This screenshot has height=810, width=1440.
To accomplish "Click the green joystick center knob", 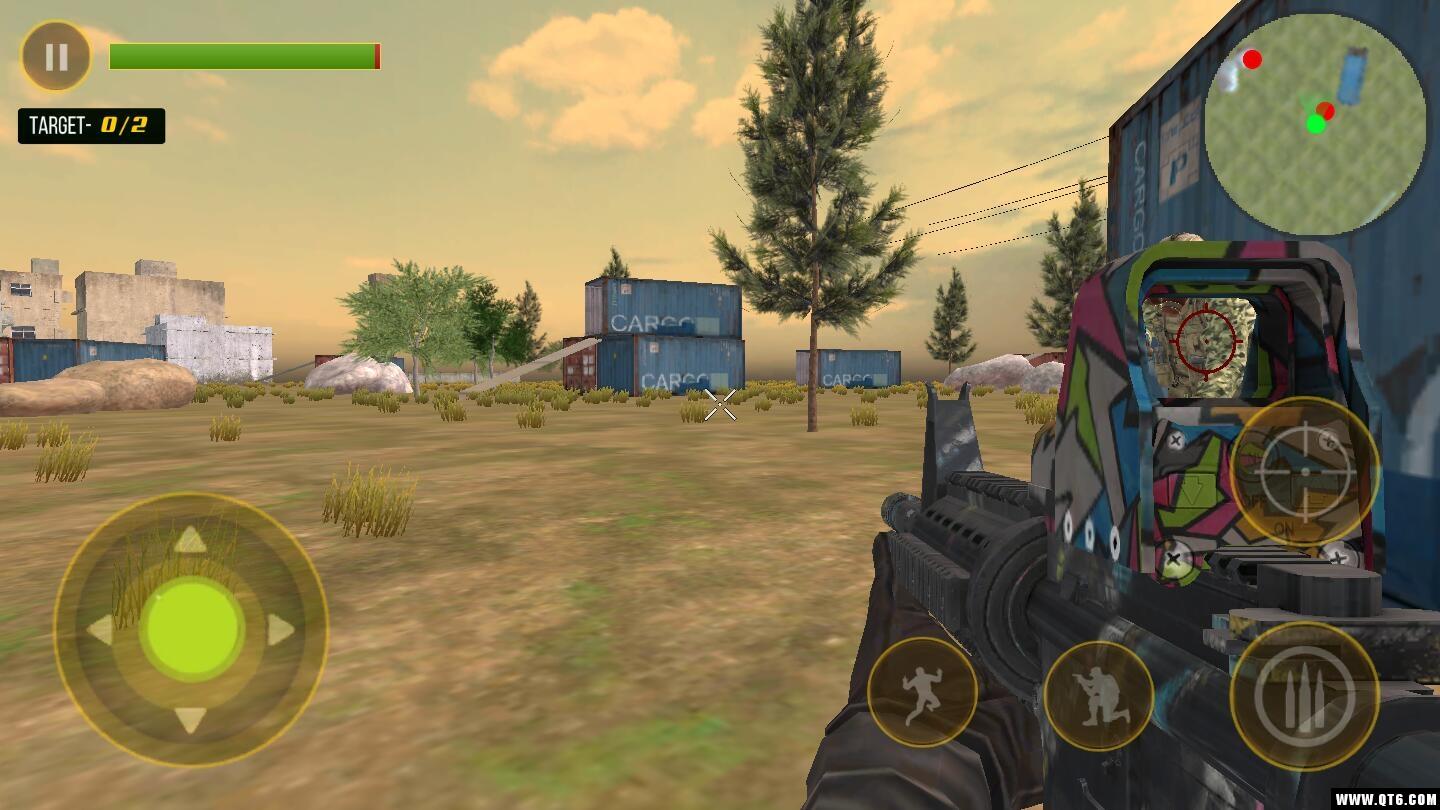I will pyautogui.click(x=191, y=630).
